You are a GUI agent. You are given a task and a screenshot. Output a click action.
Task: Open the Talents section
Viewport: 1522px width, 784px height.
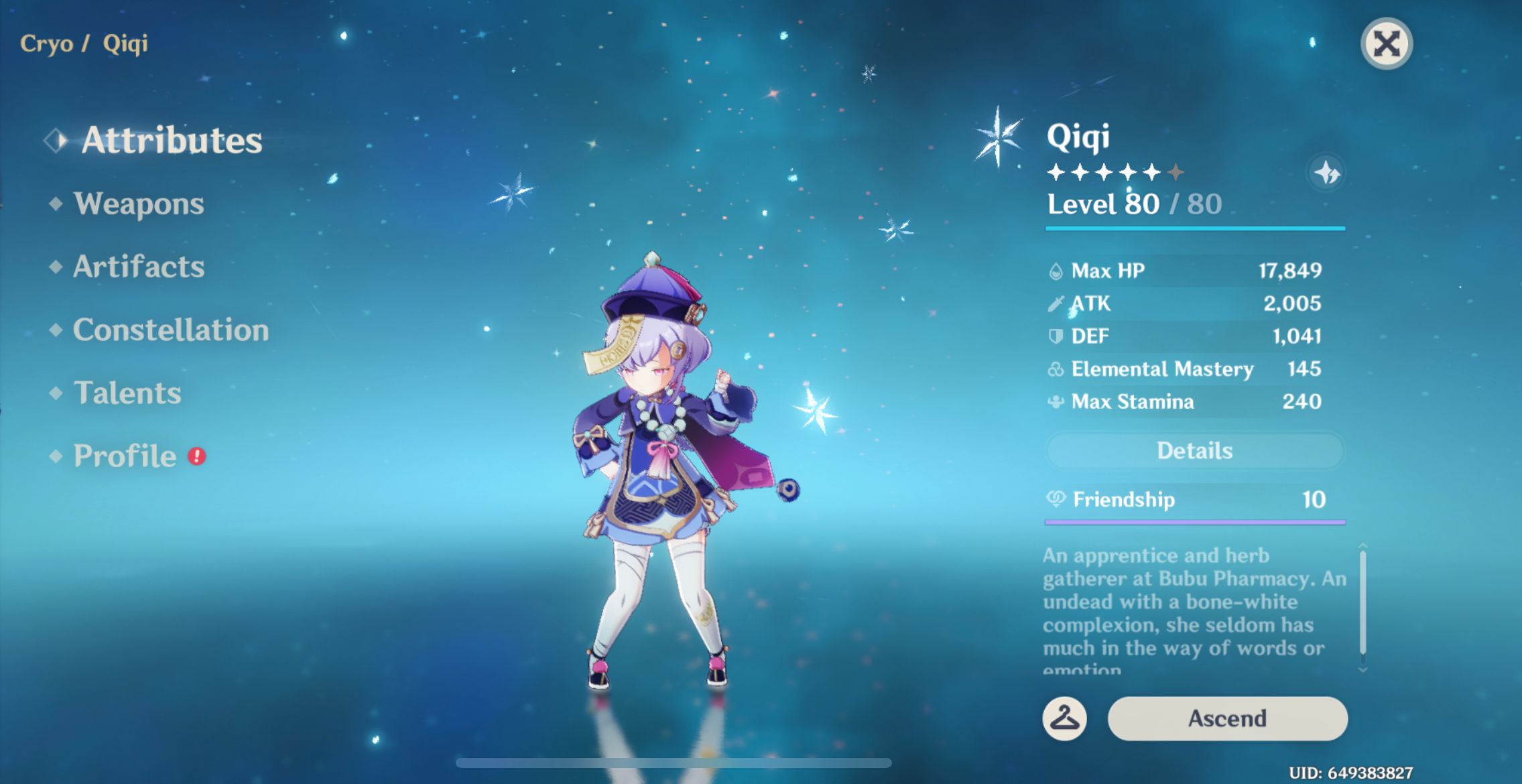click(x=127, y=393)
